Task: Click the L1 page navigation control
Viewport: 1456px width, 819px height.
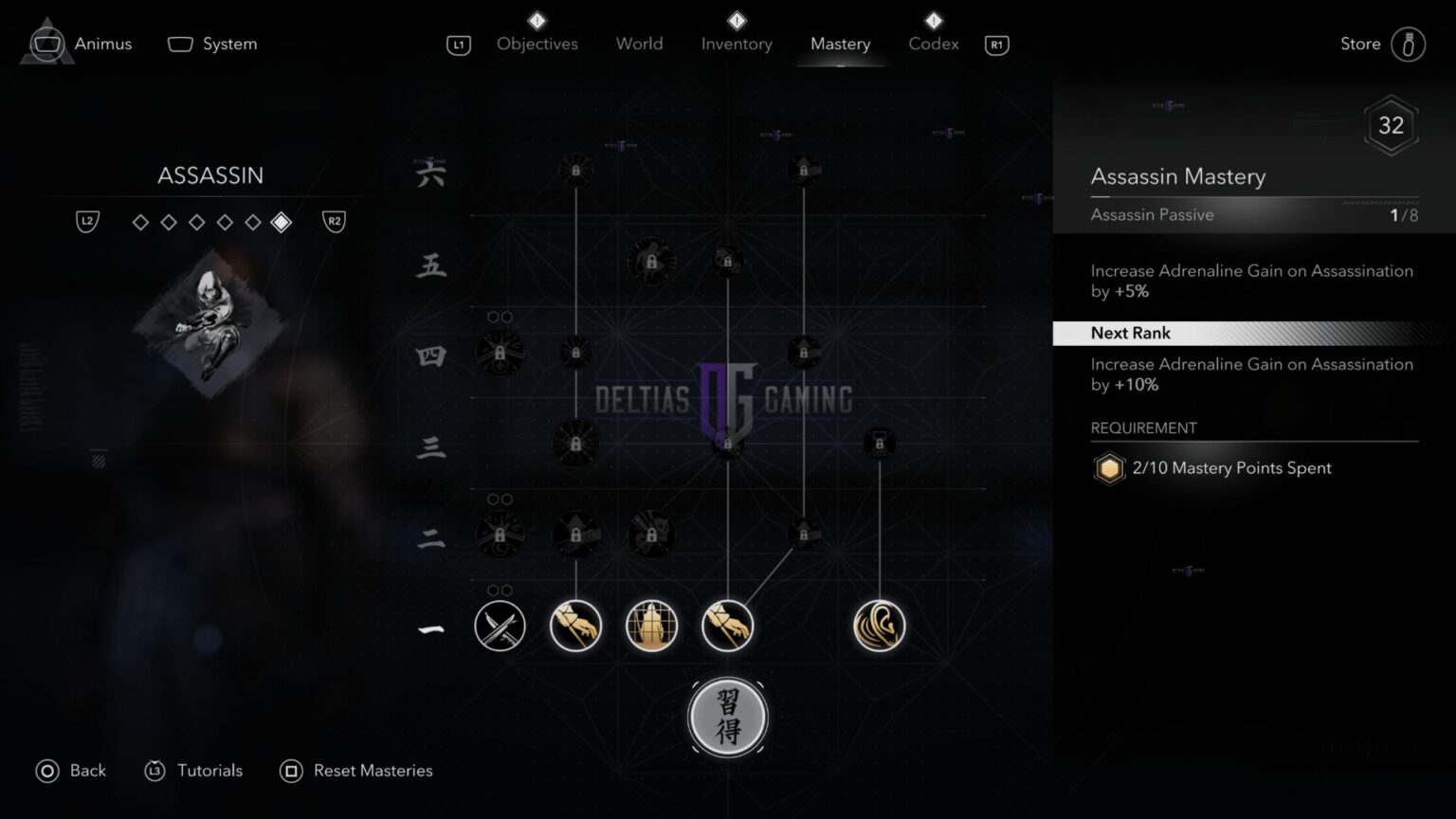Action: click(458, 44)
